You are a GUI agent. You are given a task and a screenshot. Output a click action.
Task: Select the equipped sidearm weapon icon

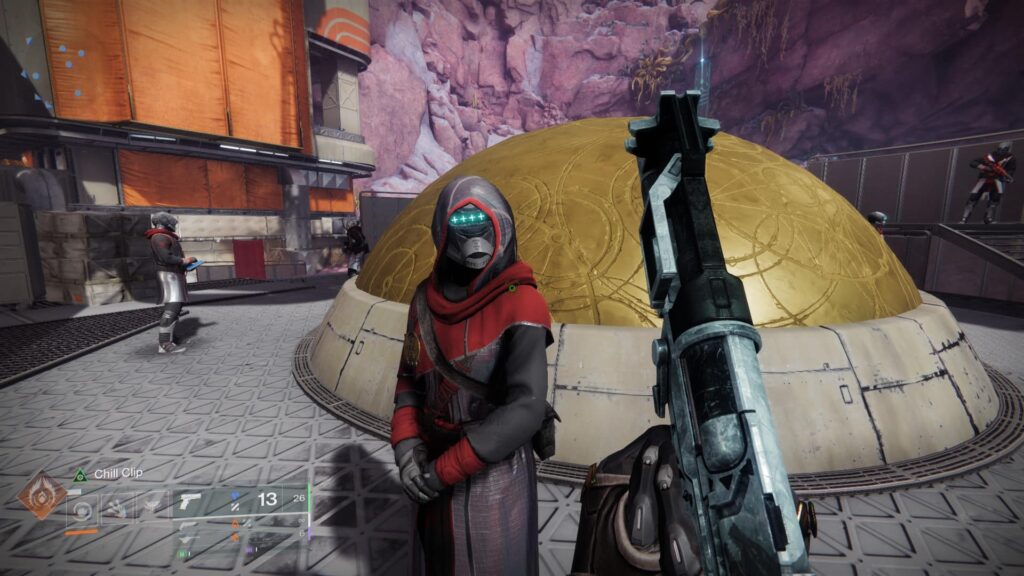pyautogui.click(x=191, y=503)
